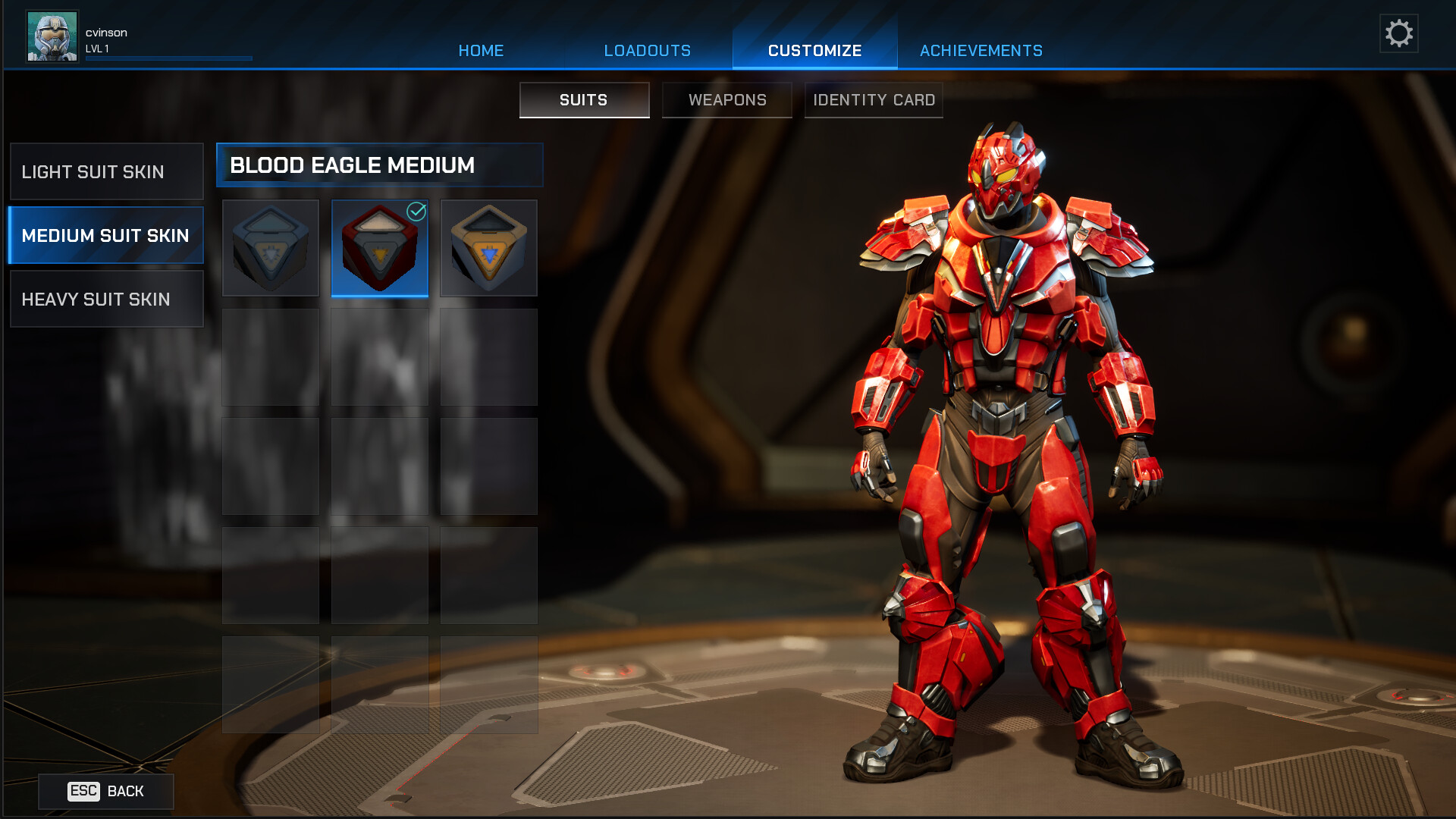Viewport: 1456px width, 819px height.
Task: Open the WEAPONS customization section
Action: 726,99
